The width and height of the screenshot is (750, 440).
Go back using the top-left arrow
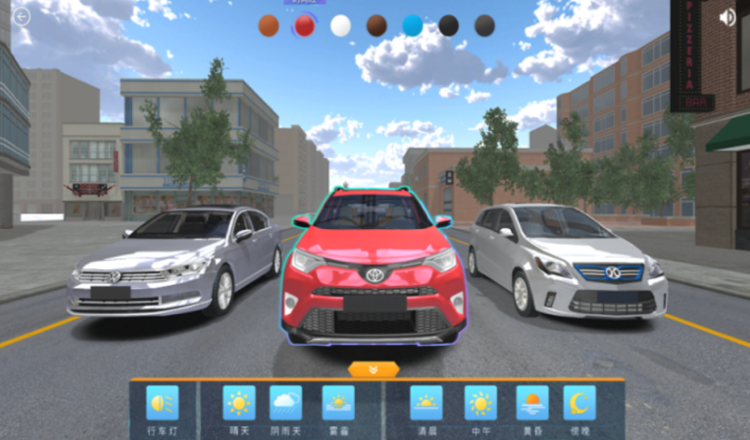(x=22, y=16)
